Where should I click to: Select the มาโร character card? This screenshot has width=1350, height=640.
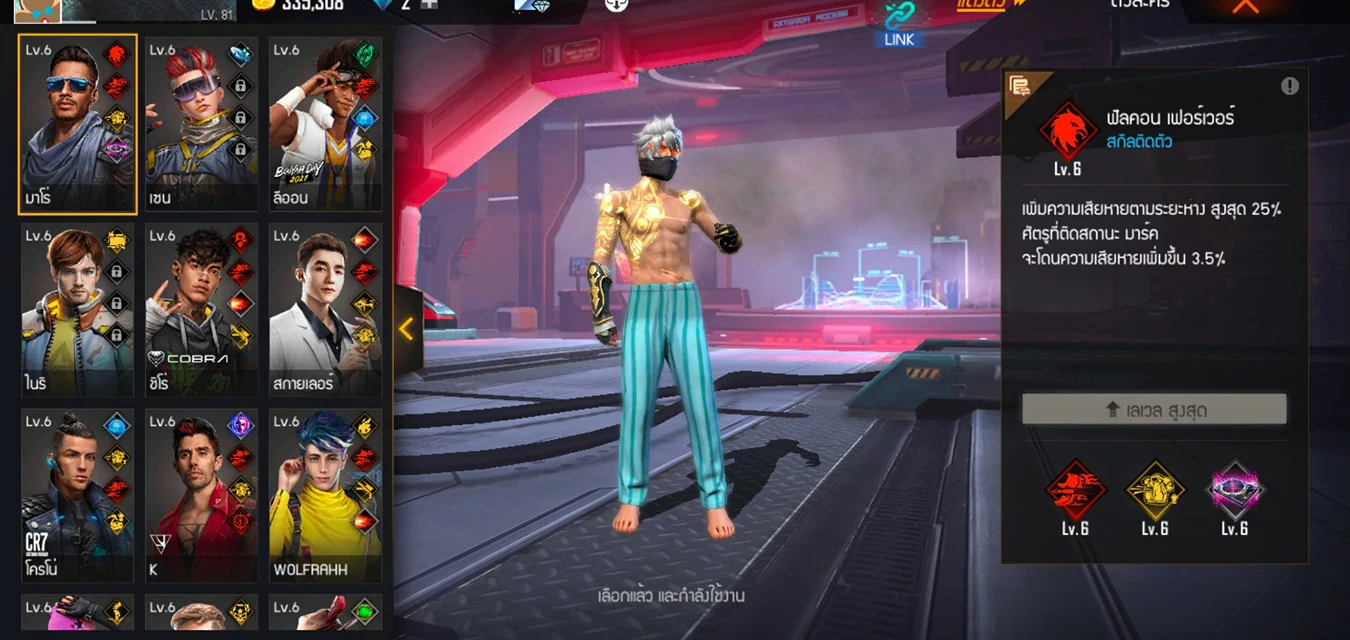[x=77, y=124]
